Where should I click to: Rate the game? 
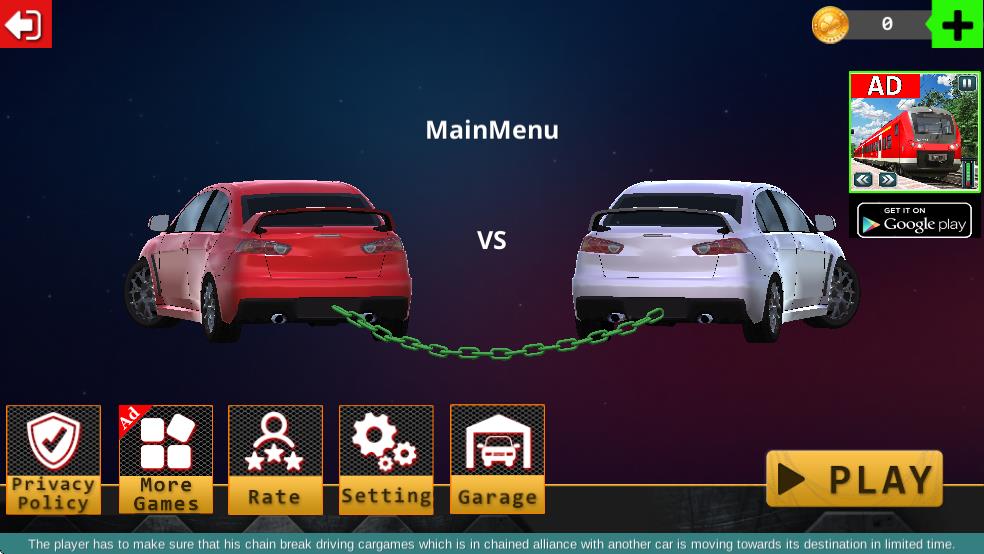point(275,459)
